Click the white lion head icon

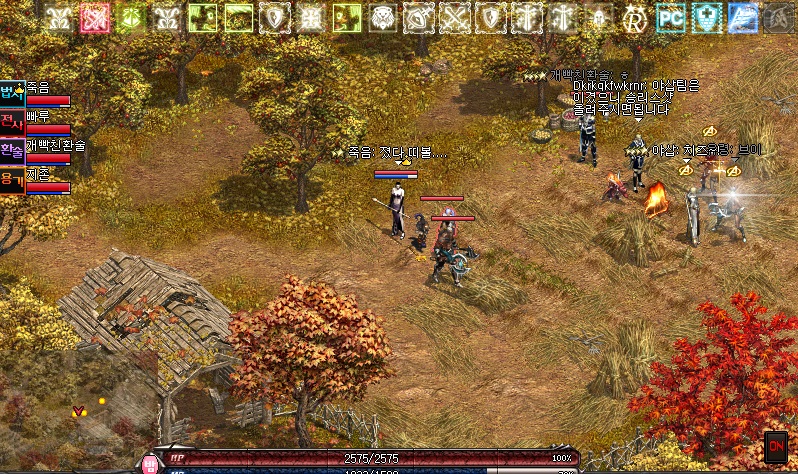coord(382,17)
